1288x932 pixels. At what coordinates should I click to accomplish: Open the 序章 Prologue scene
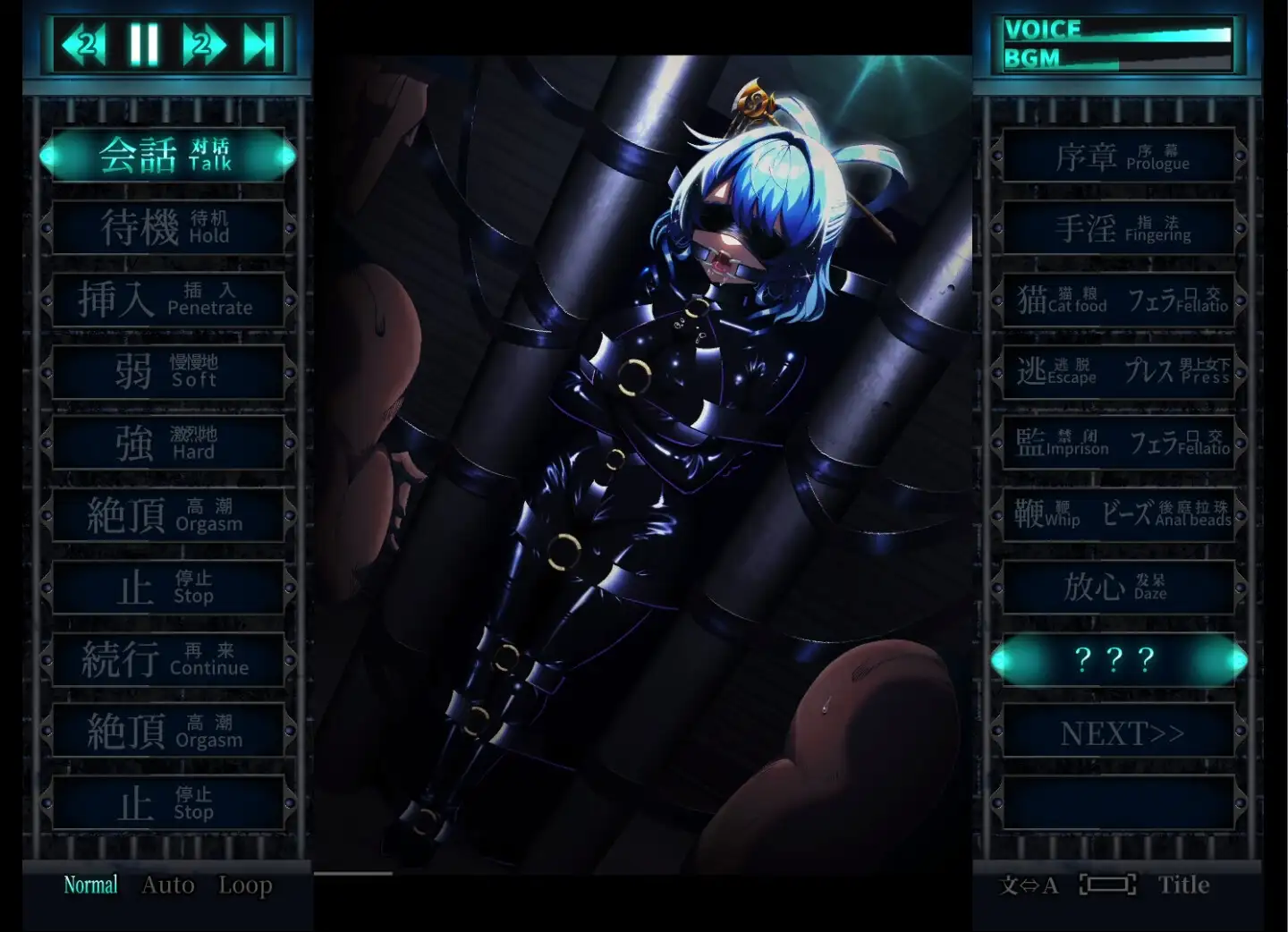point(1119,156)
